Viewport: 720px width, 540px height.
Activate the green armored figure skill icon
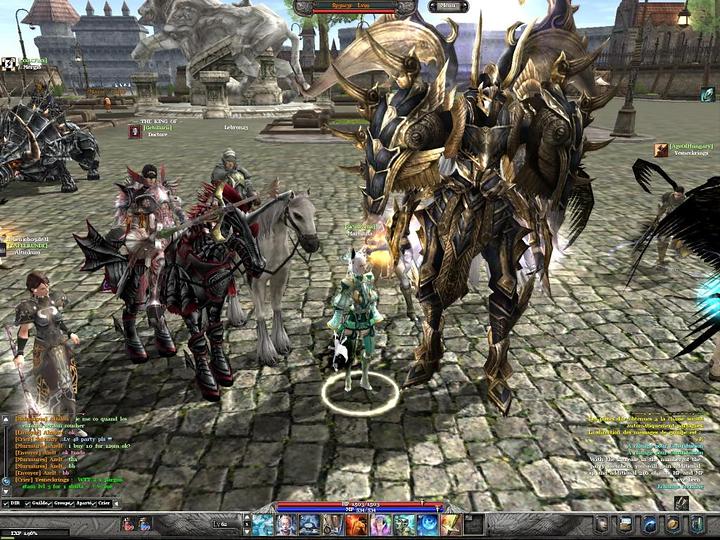tap(404, 524)
